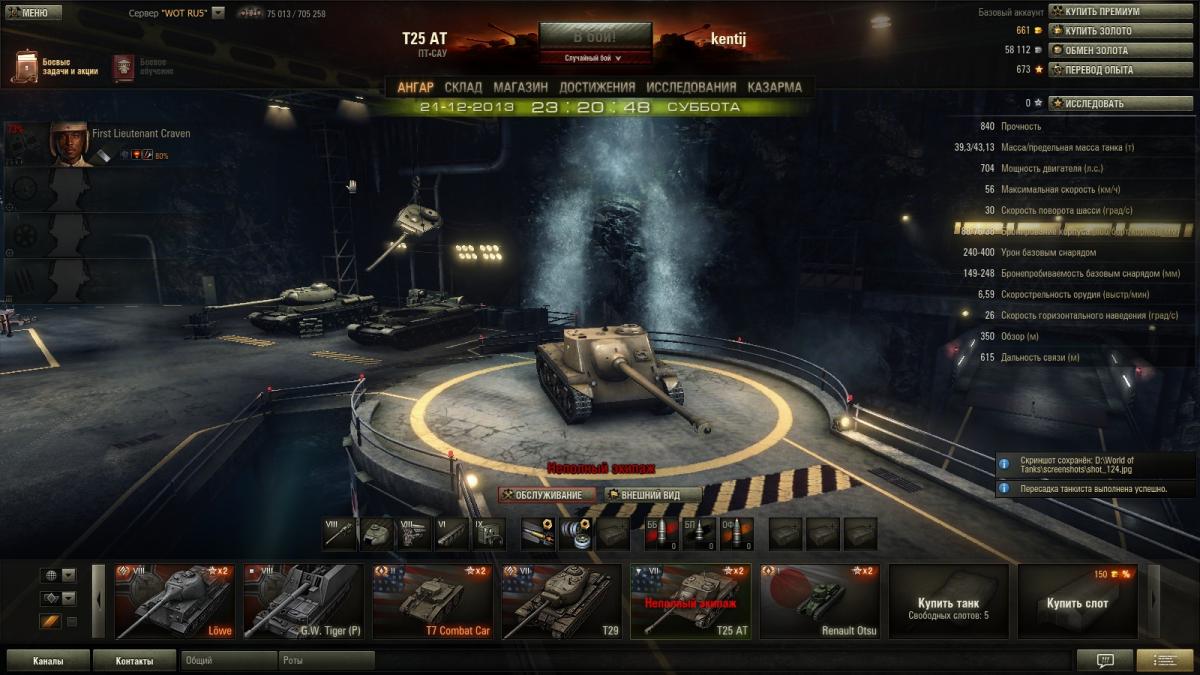Open the Контакты list
Viewport: 1200px width, 675px height.
tap(134, 661)
